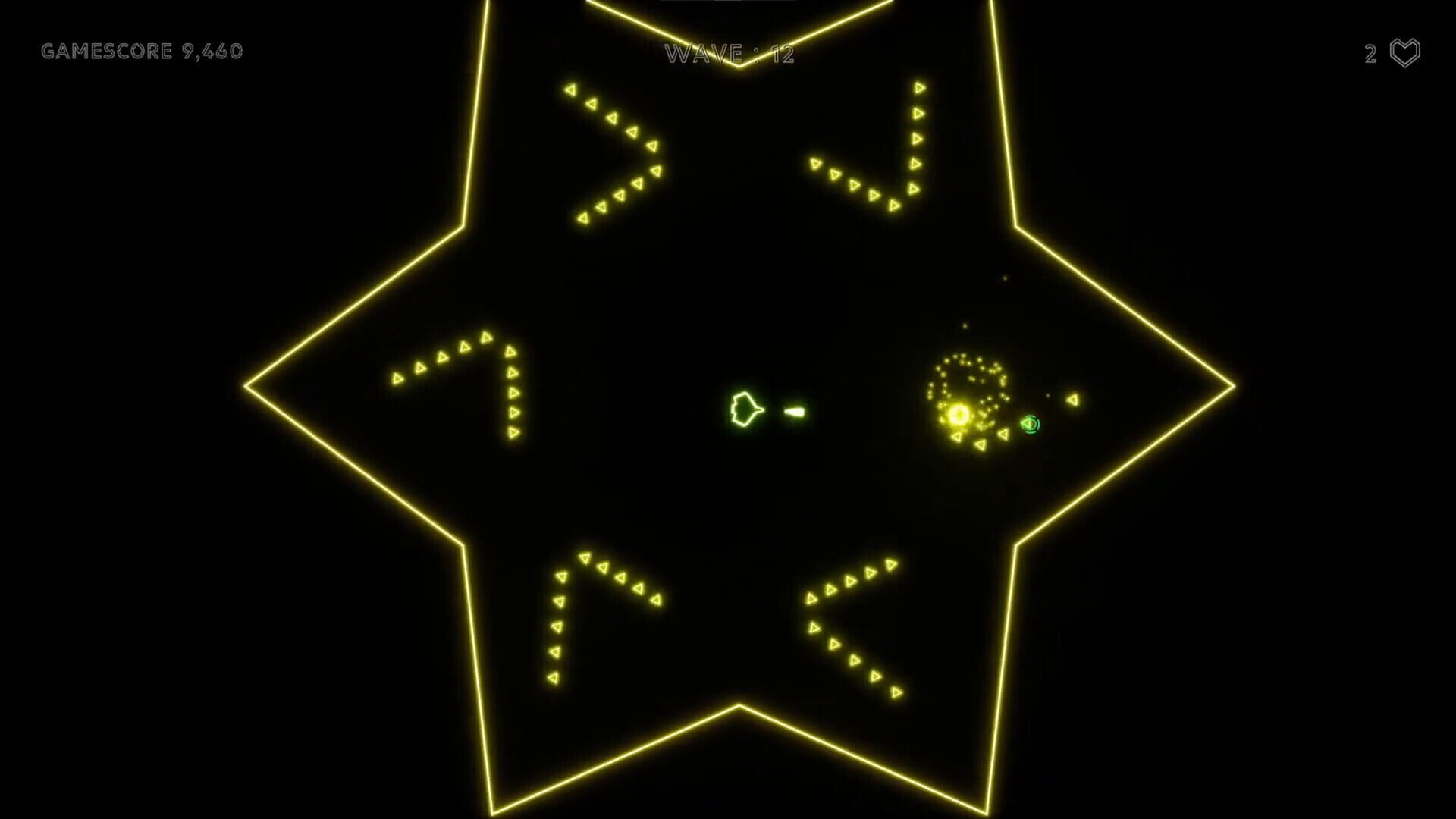This screenshot has height=819, width=1456.
Task: Select the green circular enemy near the explosion
Action: [1030, 425]
